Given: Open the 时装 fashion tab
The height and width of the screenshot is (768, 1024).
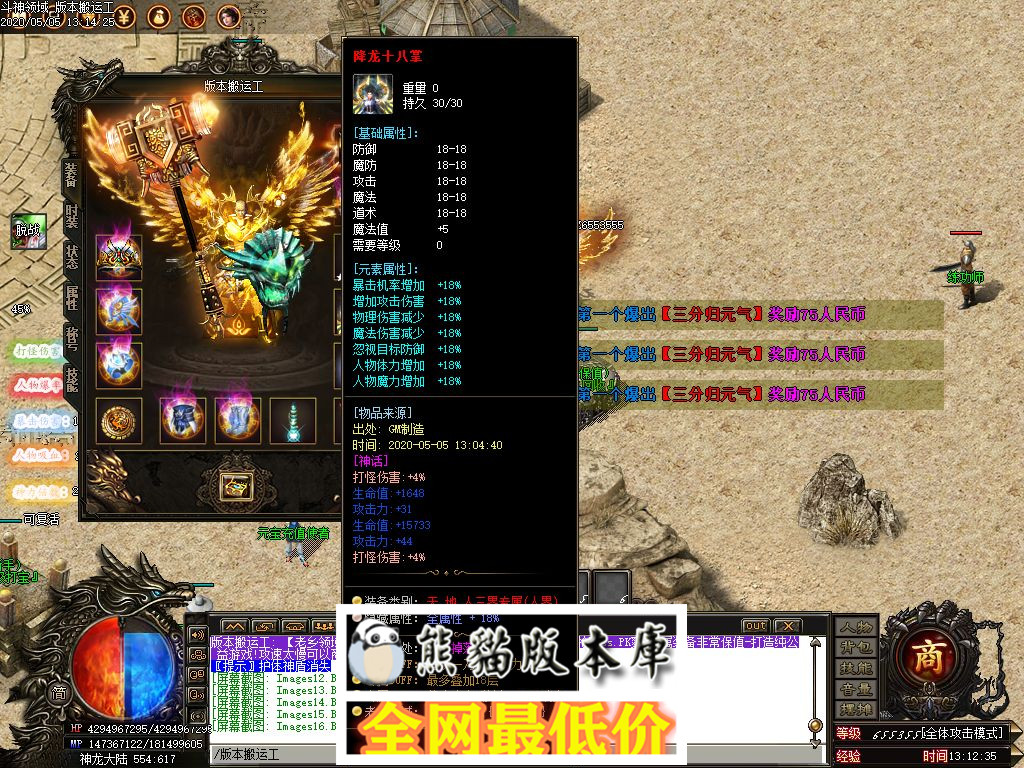Looking at the screenshot, I should [71, 216].
